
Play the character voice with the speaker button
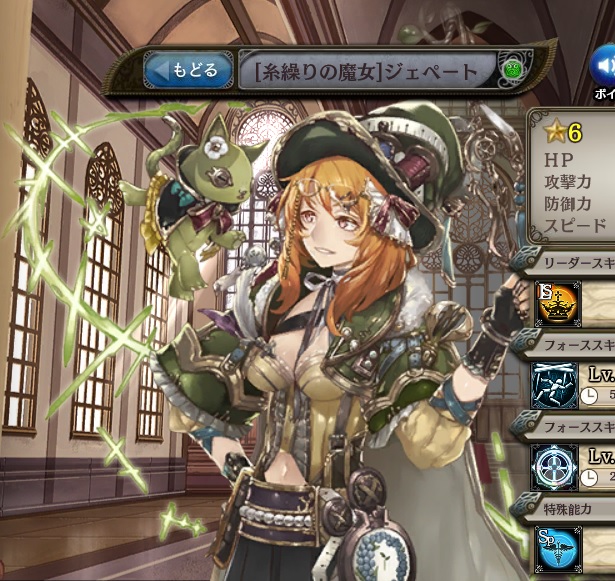pos(604,68)
